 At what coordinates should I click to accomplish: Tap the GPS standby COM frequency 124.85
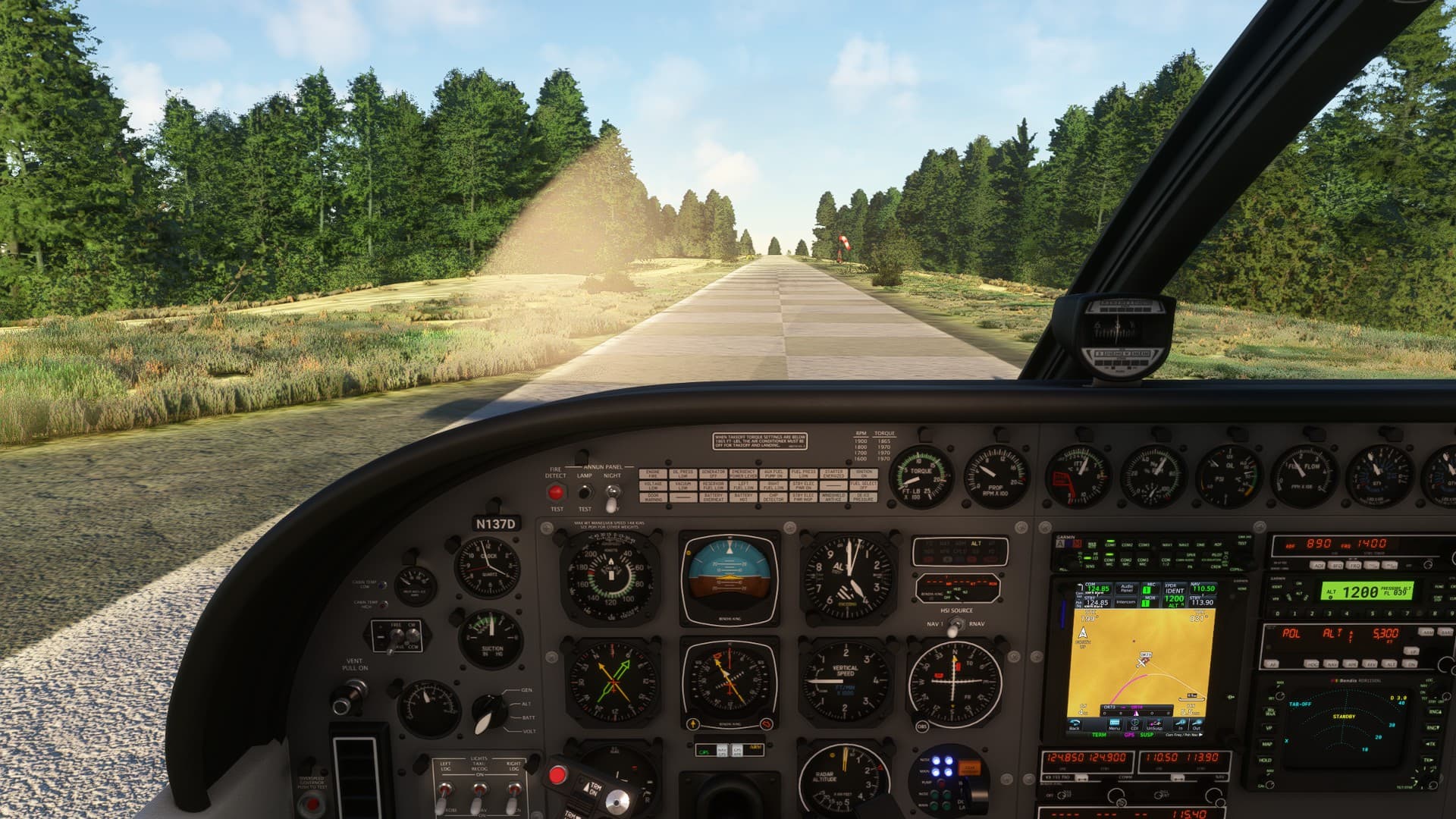(x=1097, y=603)
